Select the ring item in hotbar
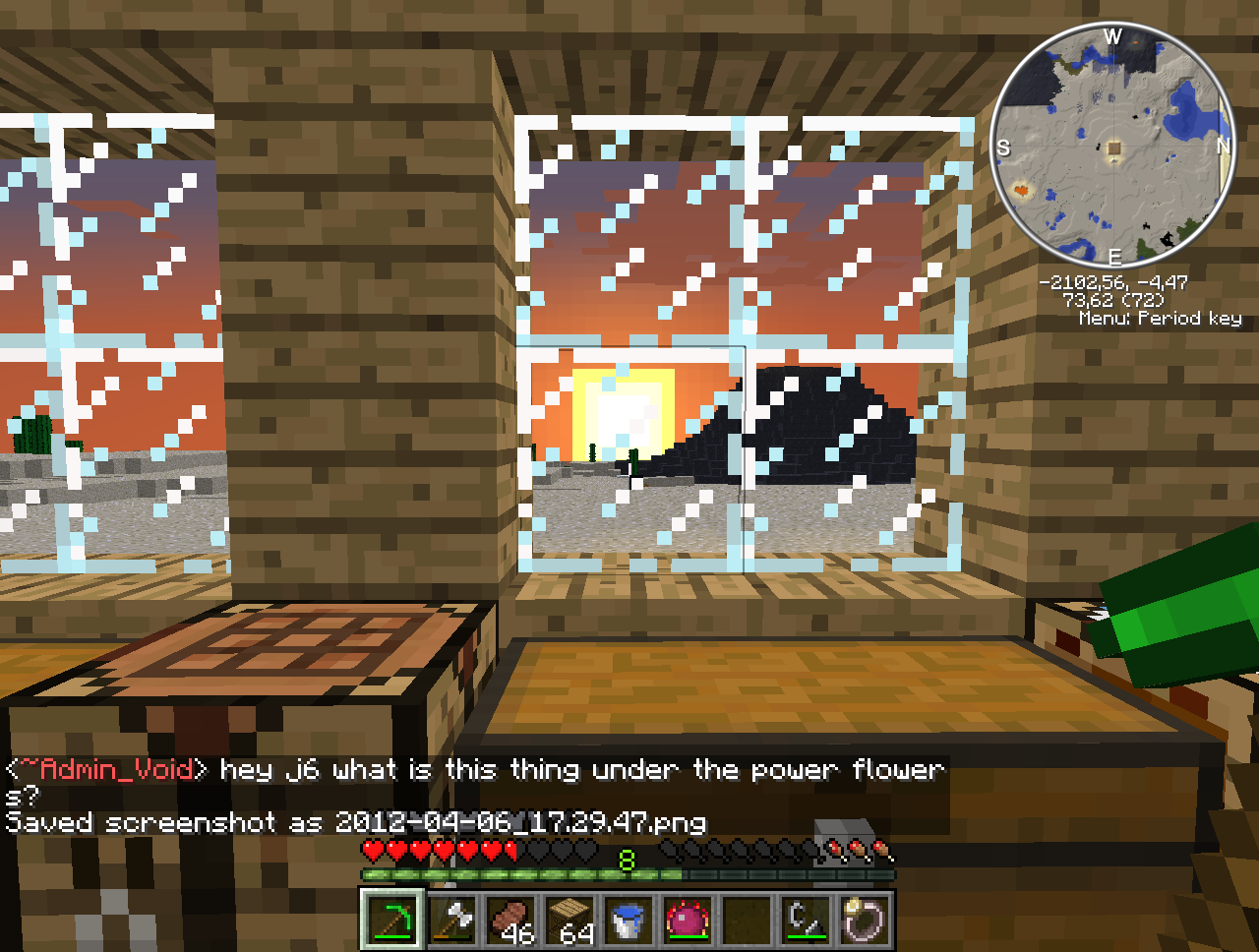This screenshot has width=1259, height=952. click(866, 921)
